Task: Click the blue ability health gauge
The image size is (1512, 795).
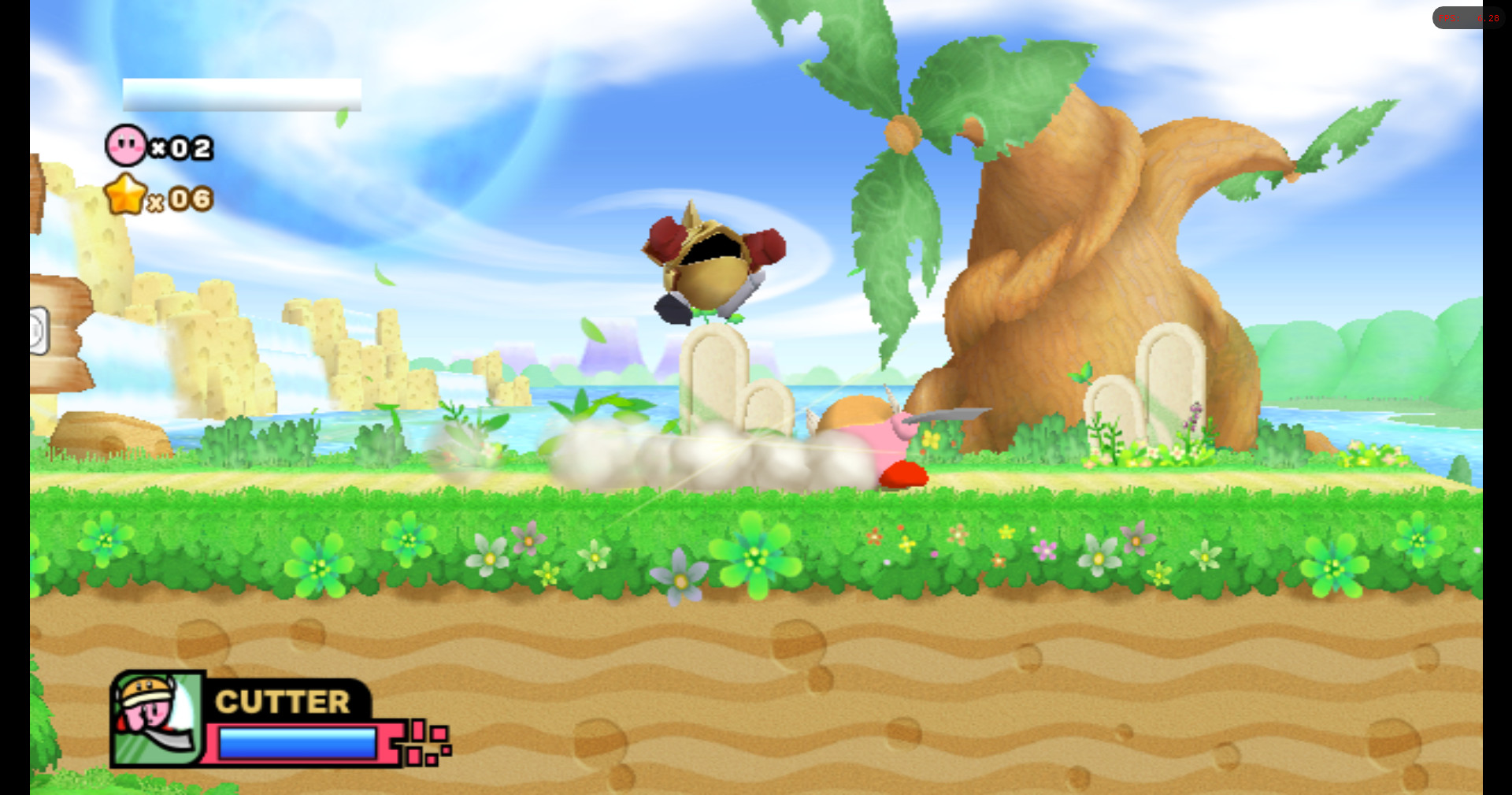Action: coord(298,741)
